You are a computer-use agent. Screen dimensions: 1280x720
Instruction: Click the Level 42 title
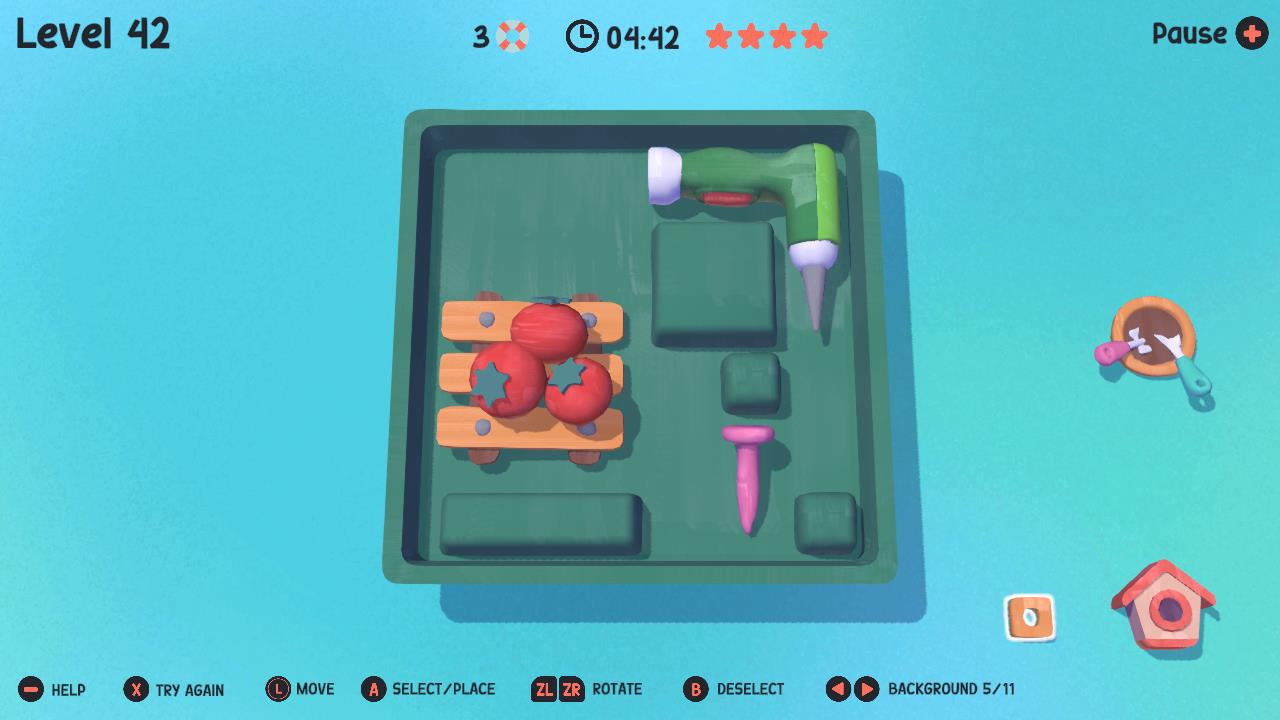(x=92, y=33)
